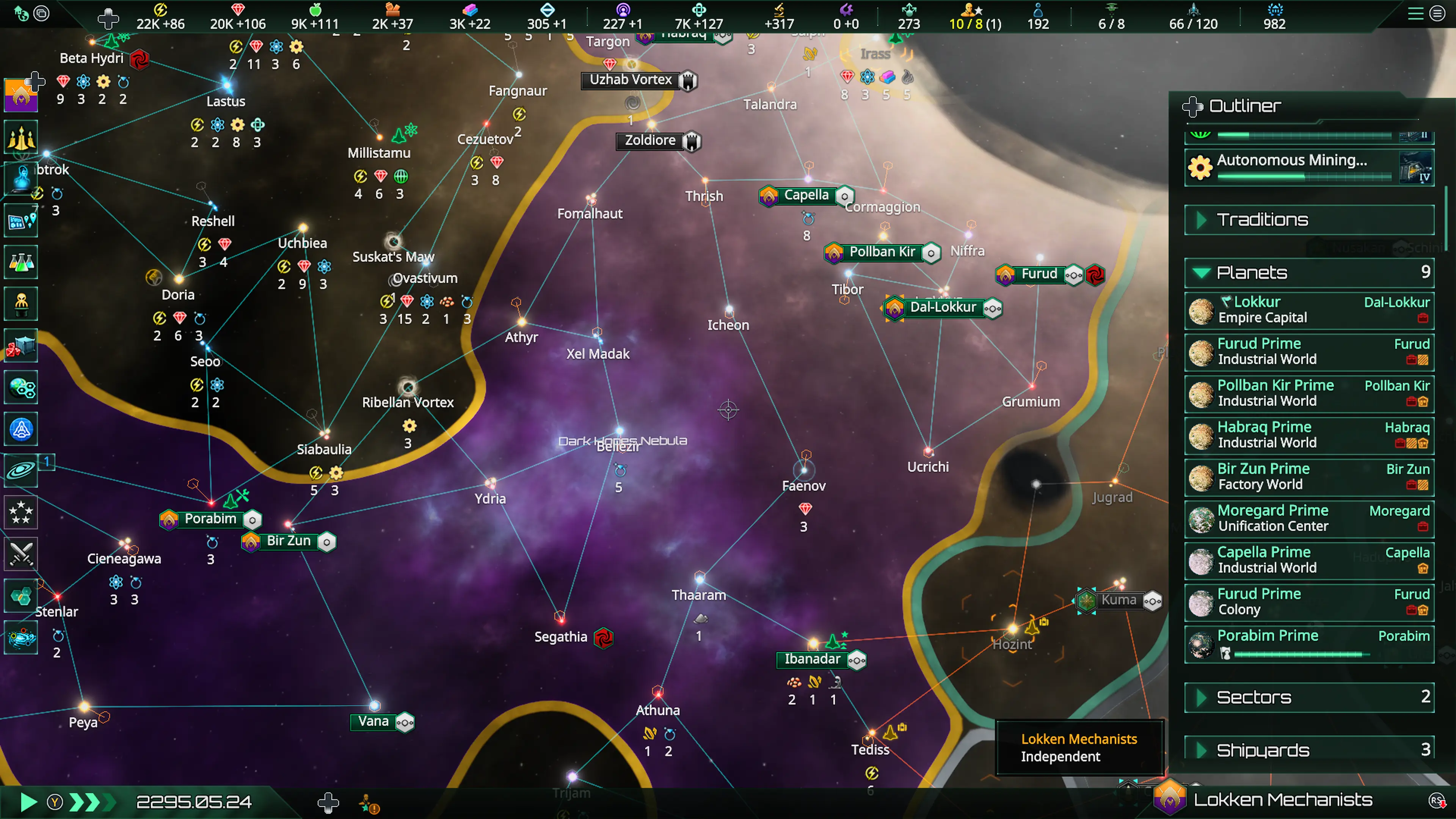Screen dimensions: 1456x819
Task: Select Lokkur Empire Capital planet row
Action: coord(1309,310)
